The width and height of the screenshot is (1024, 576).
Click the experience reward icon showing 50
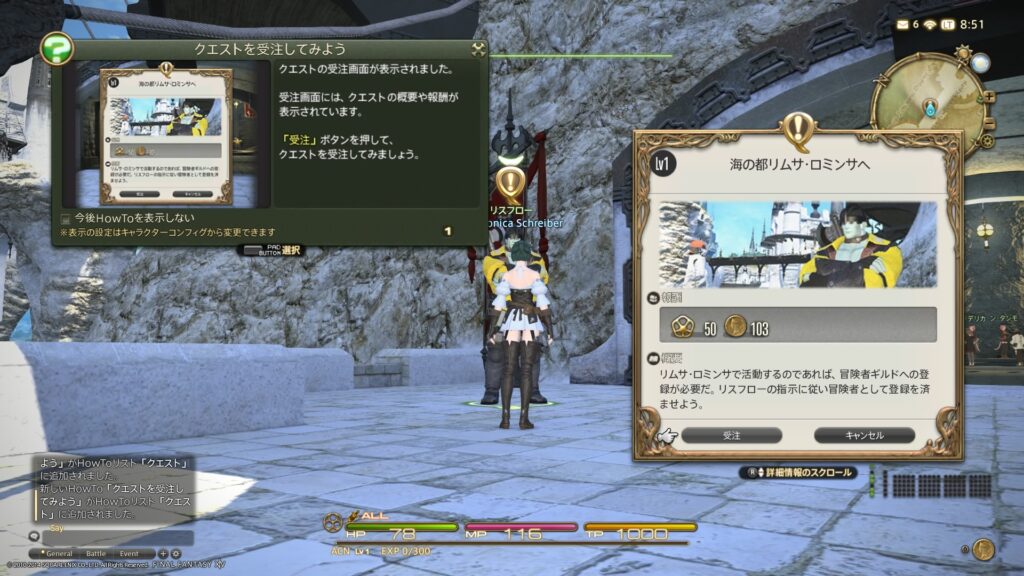(x=682, y=326)
